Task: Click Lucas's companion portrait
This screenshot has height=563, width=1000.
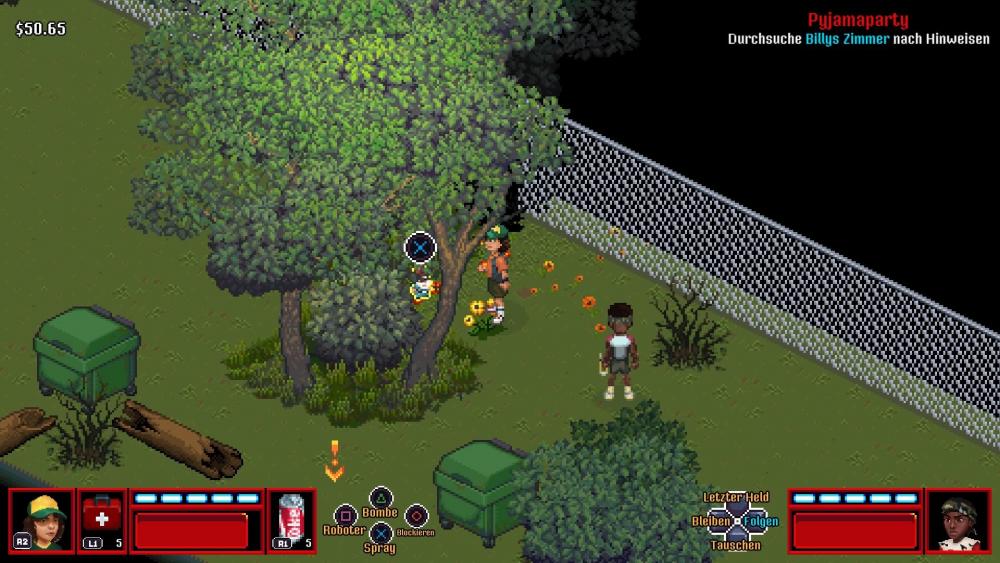Action: 959,520
